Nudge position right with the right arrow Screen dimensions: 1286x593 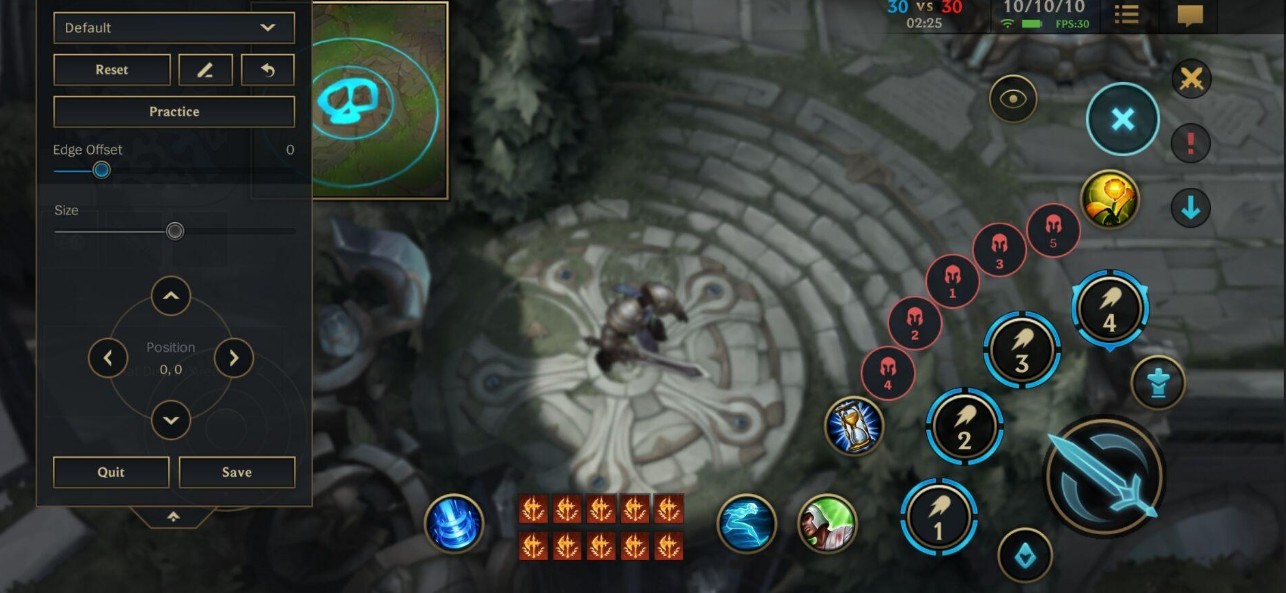coord(234,357)
